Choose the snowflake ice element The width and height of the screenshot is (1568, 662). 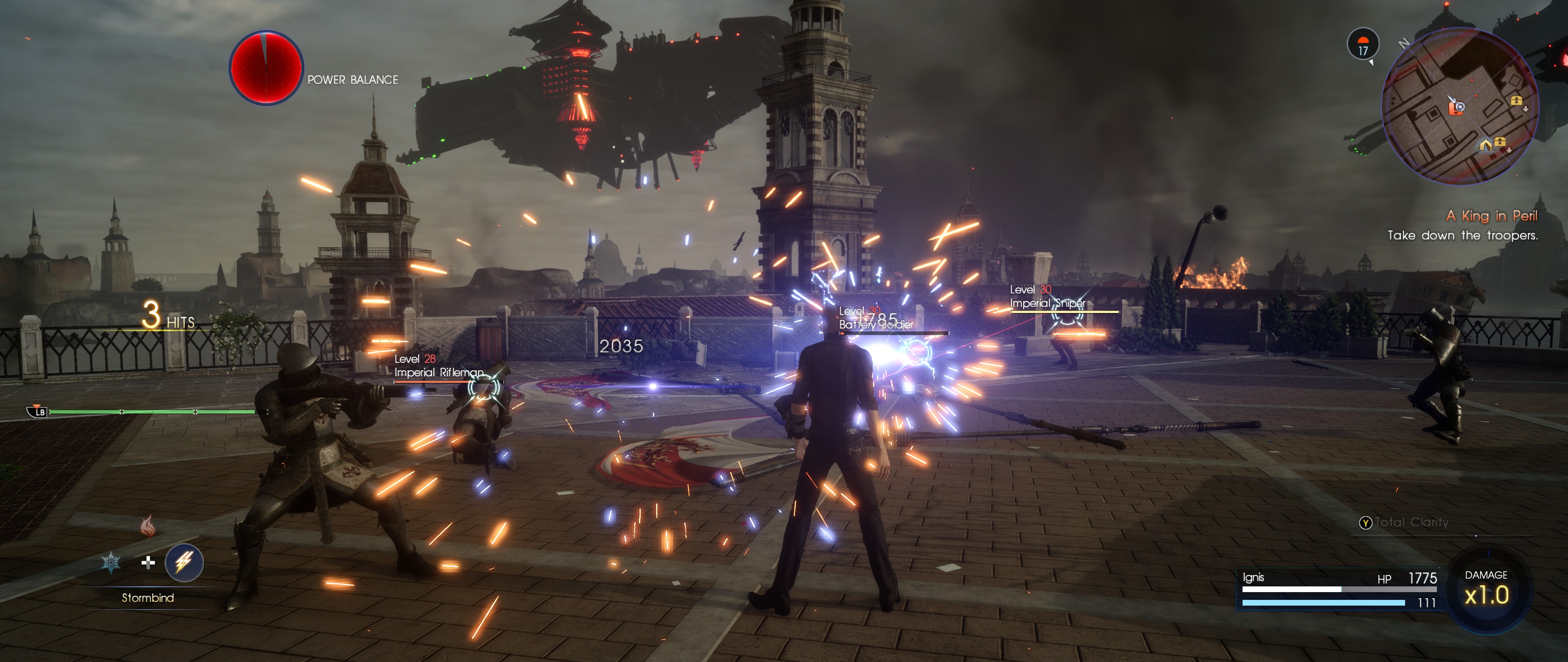point(111,562)
